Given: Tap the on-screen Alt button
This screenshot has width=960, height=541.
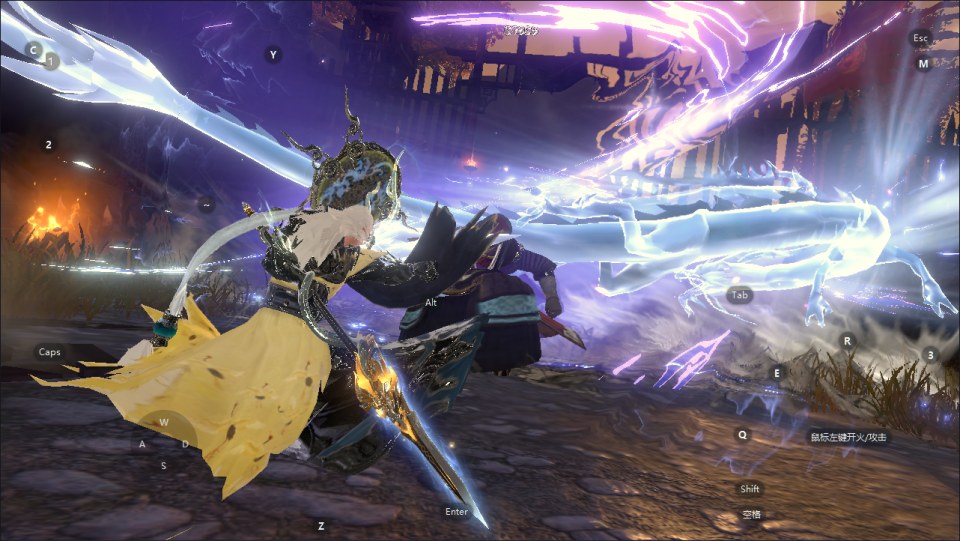Looking at the screenshot, I should click(x=431, y=302).
